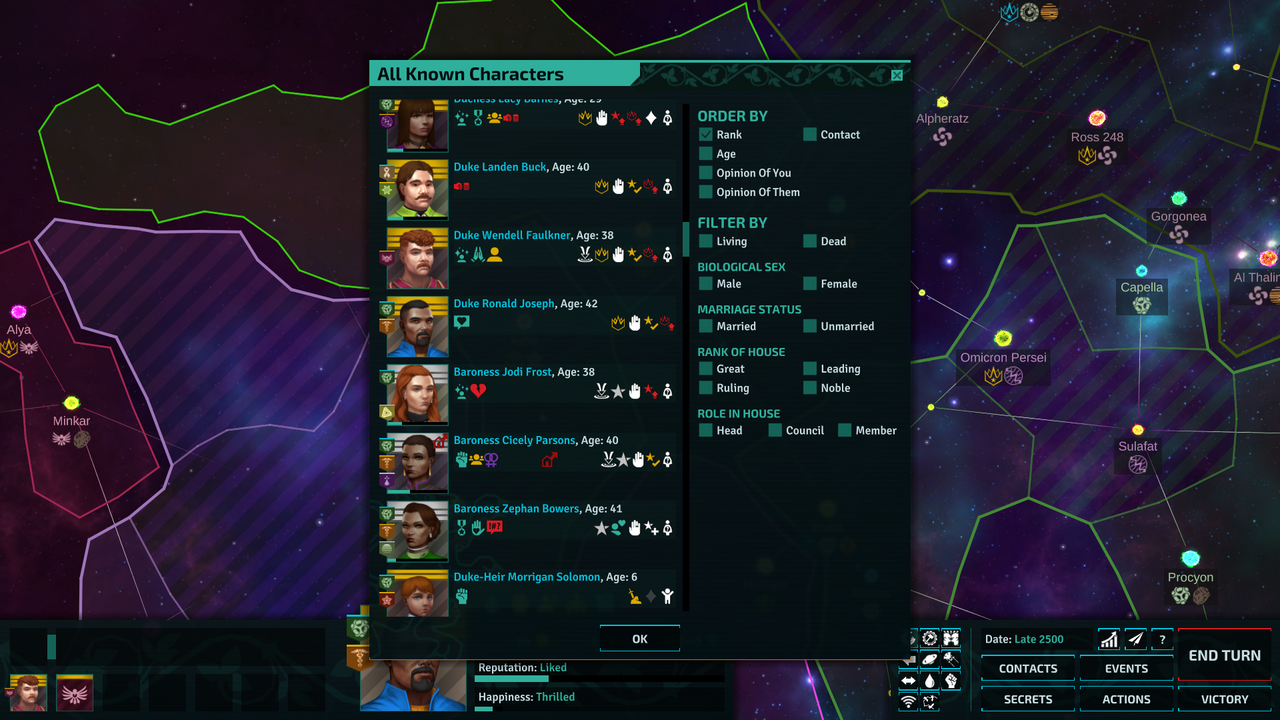Check the Married marriage status filter
1280x720 pixels.
tap(706, 326)
